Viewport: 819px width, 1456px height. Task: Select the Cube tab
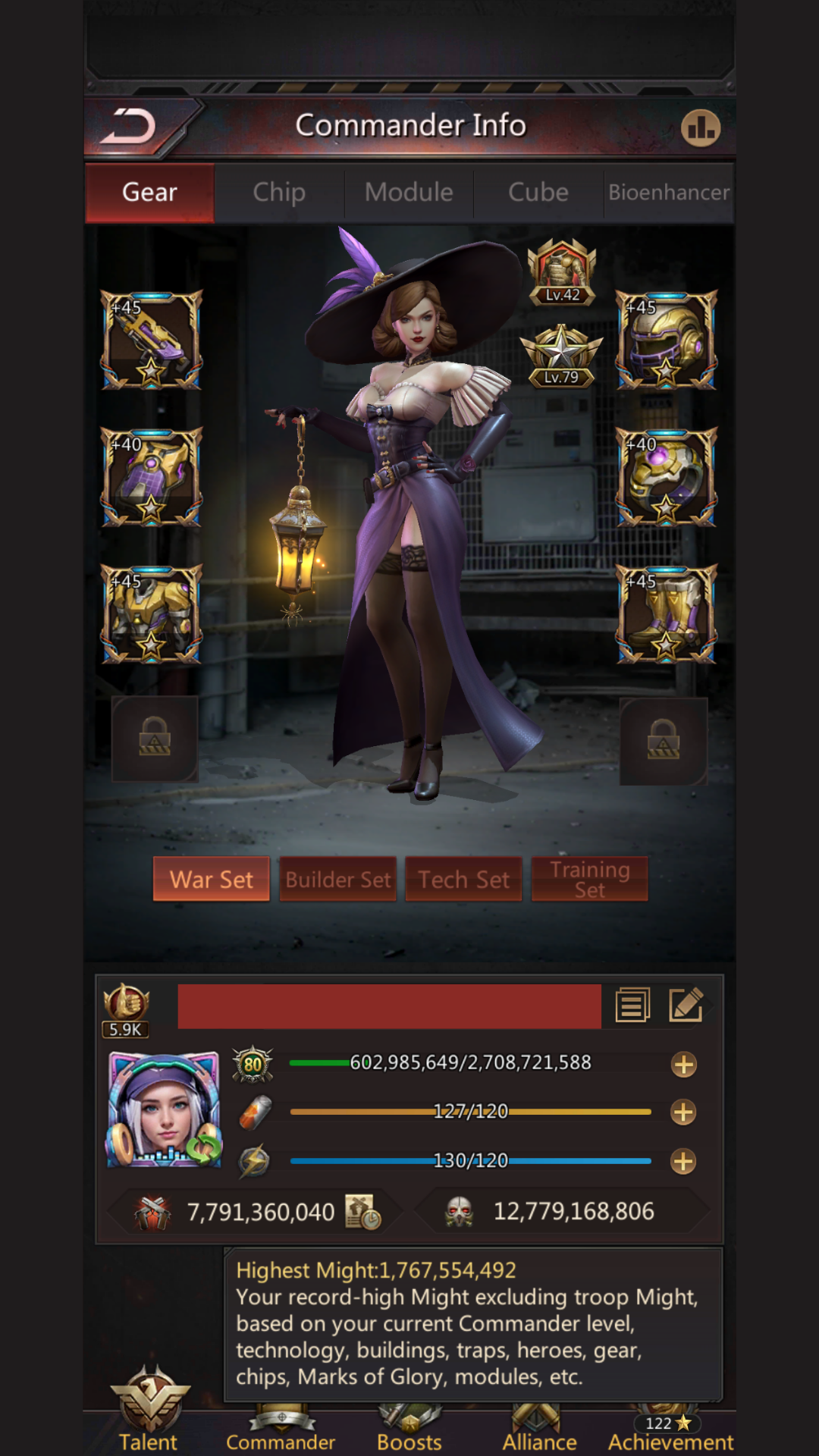[x=538, y=193]
